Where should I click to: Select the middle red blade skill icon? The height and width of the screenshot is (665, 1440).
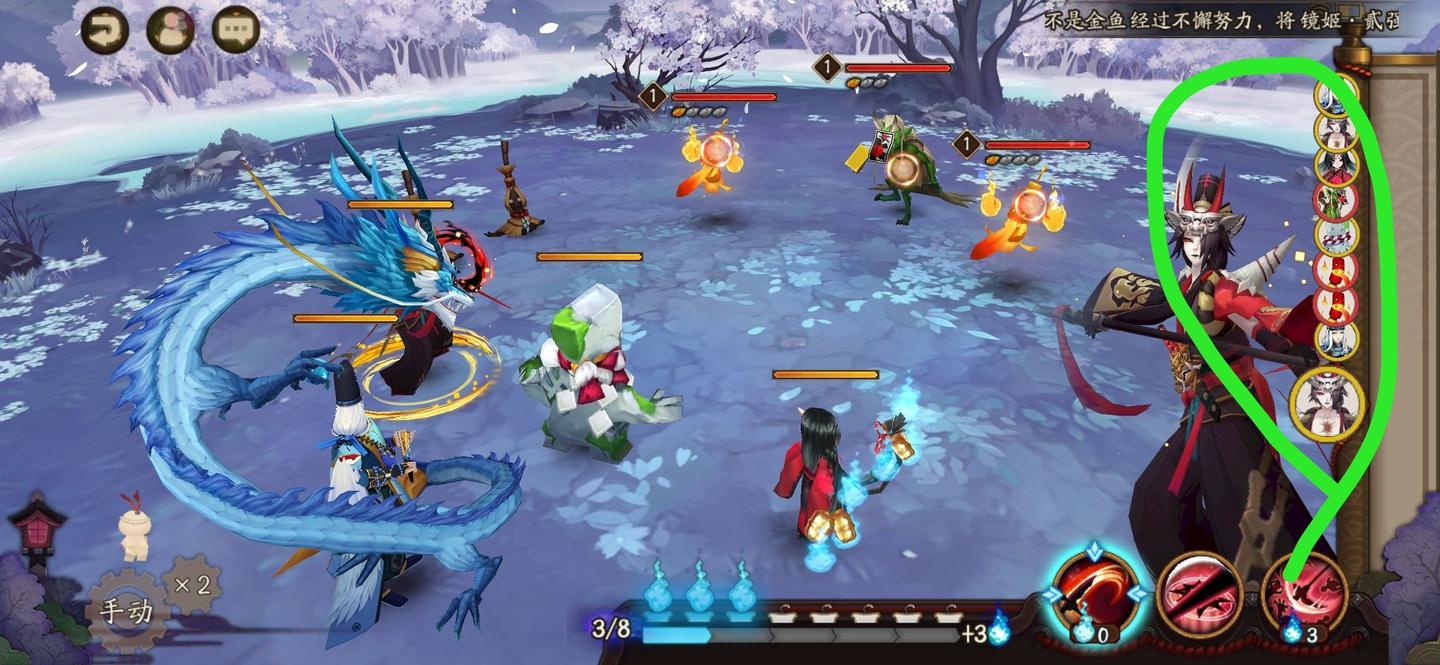point(1199,596)
